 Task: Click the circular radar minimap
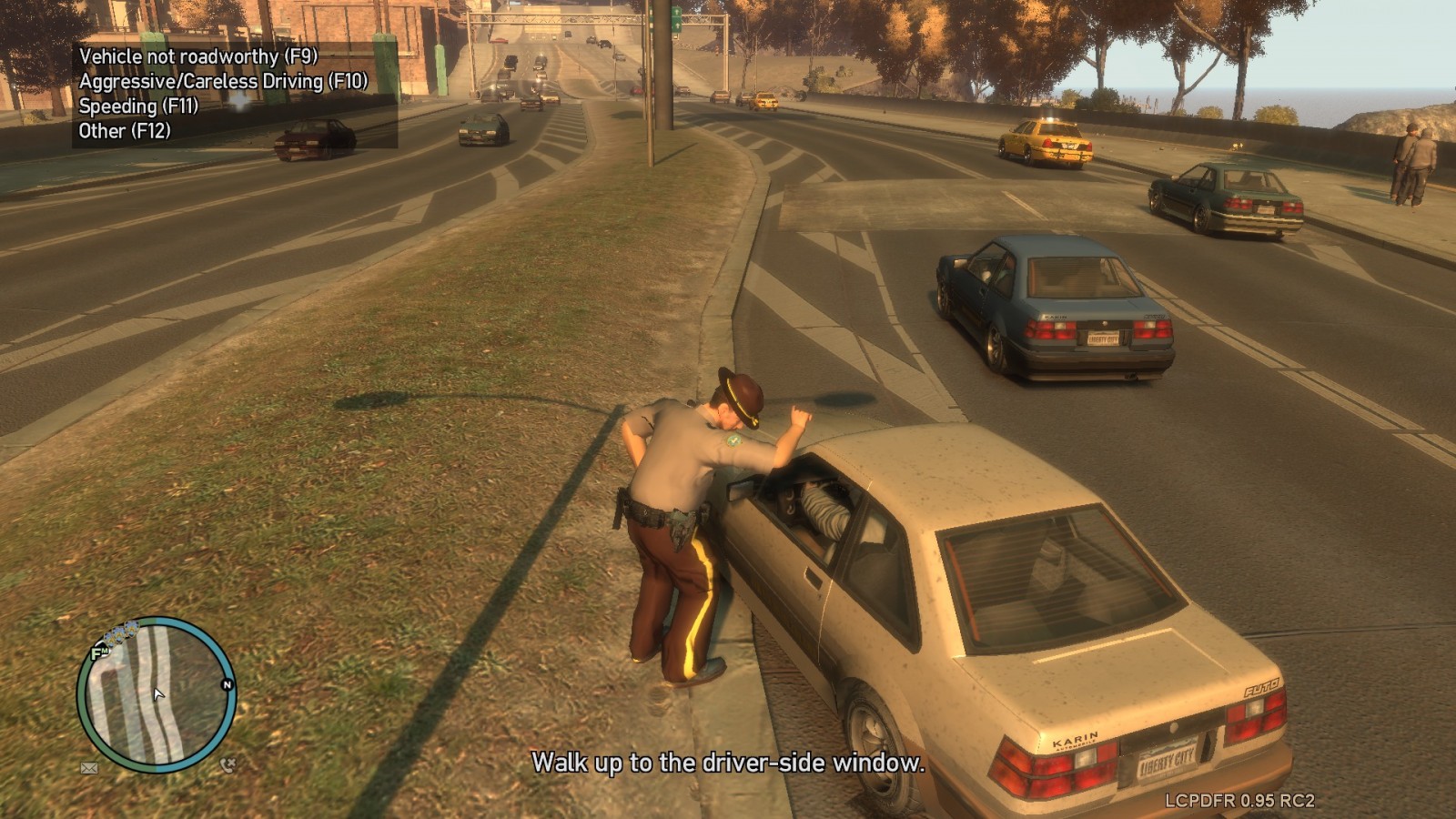pyautogui.click(x=157, y=694)
